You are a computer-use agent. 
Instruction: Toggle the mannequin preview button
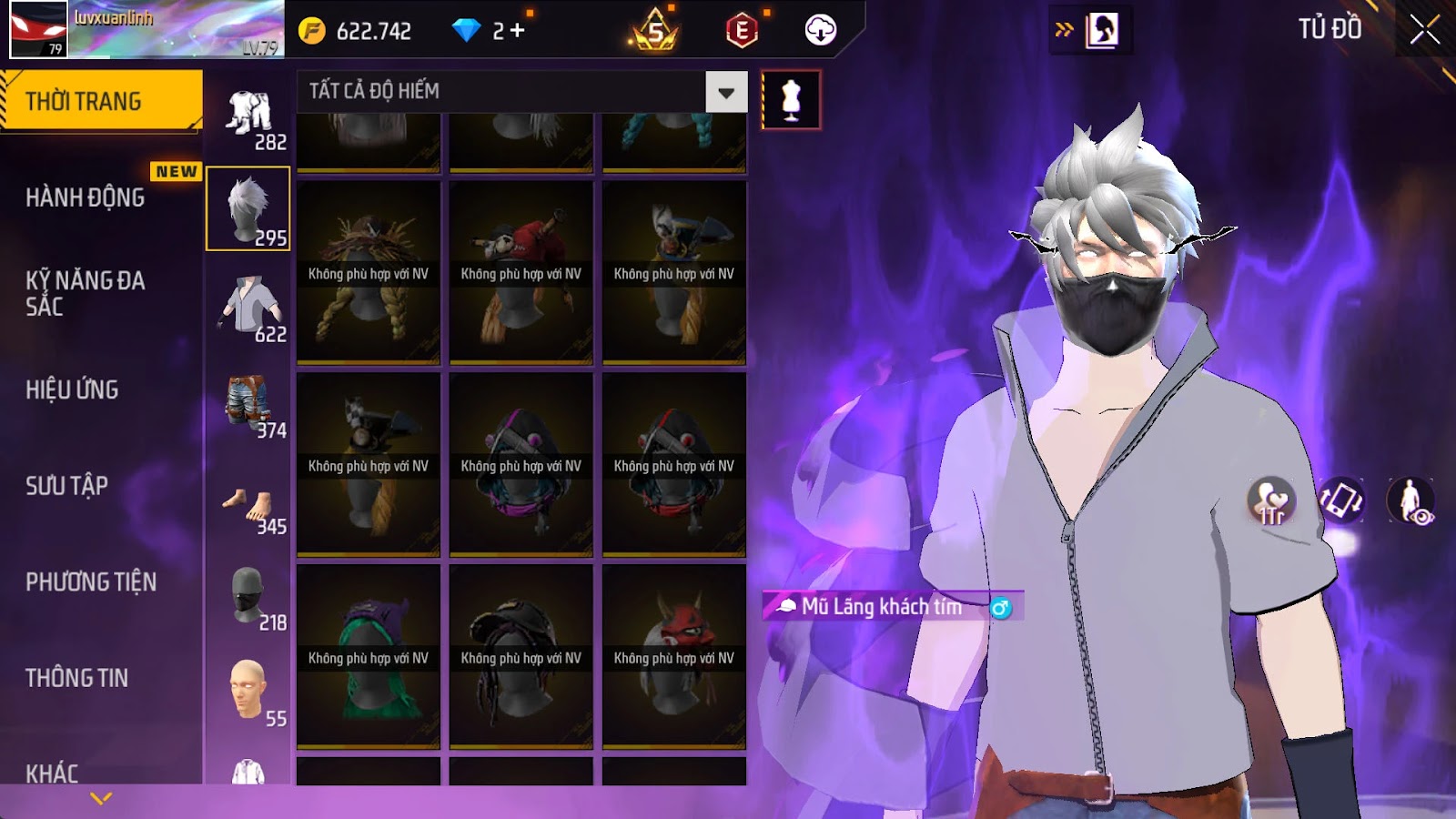pos(791,100)
